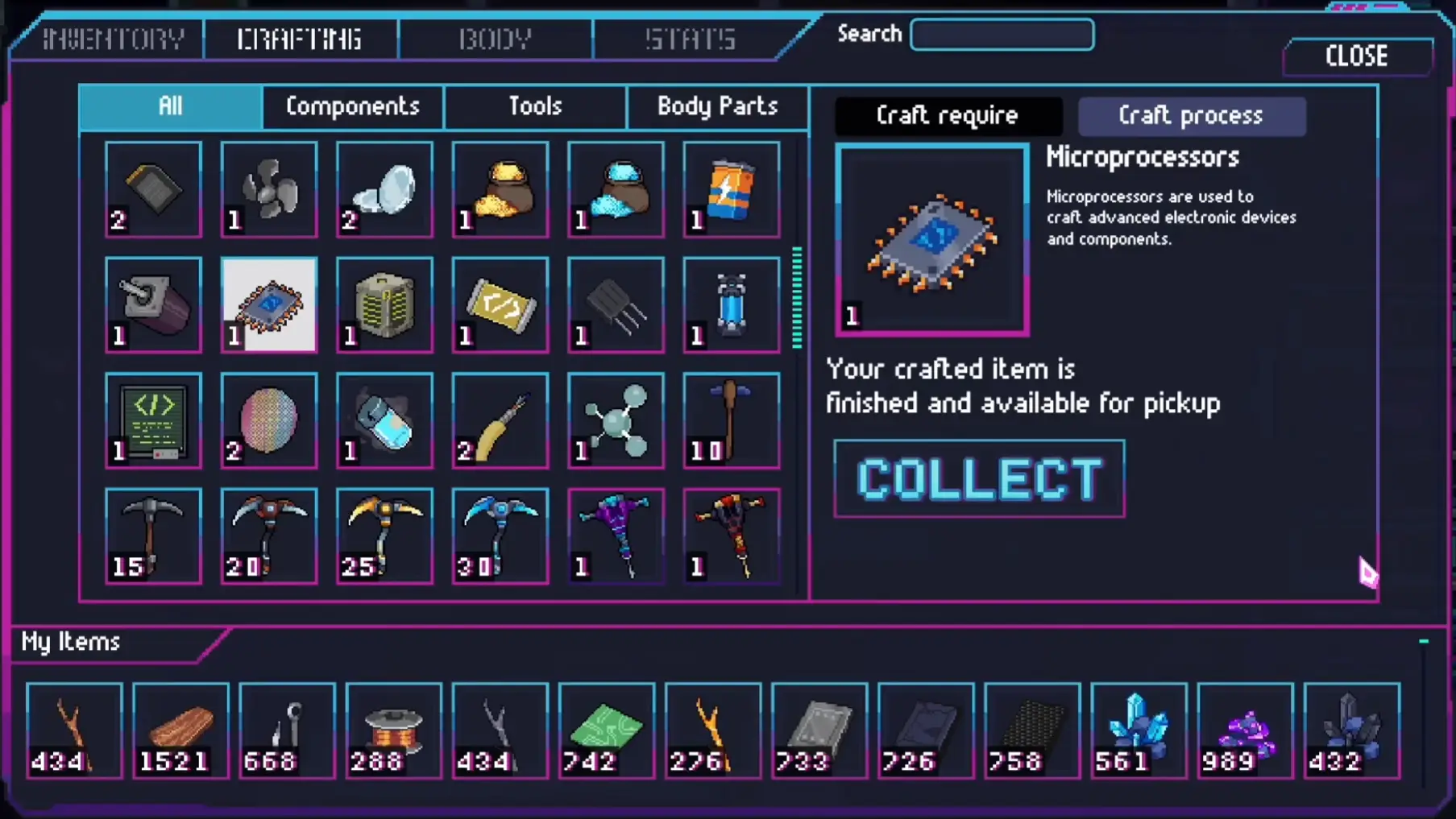Close the crafting window
The height and width of the screenshot is (819, 1456).
pyautogui.click(x=1356, y=56)
